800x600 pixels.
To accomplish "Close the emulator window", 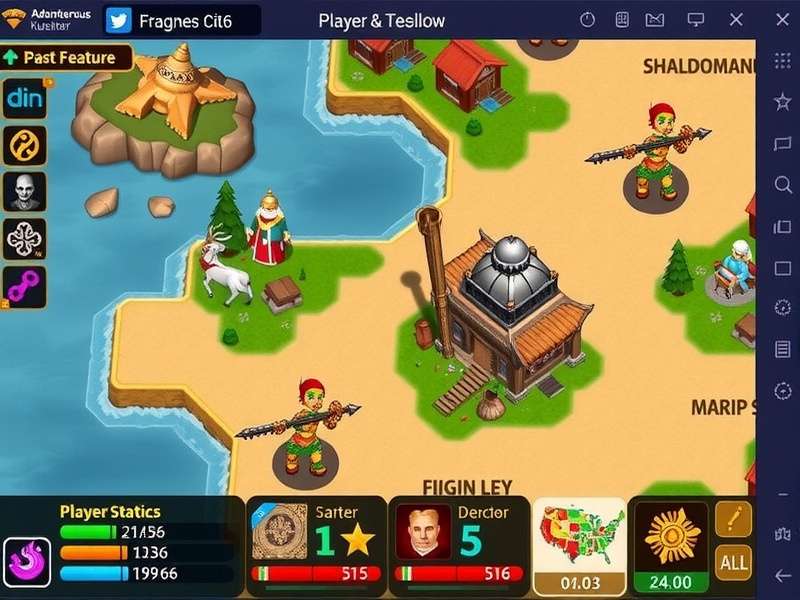I will pos(736,20).
